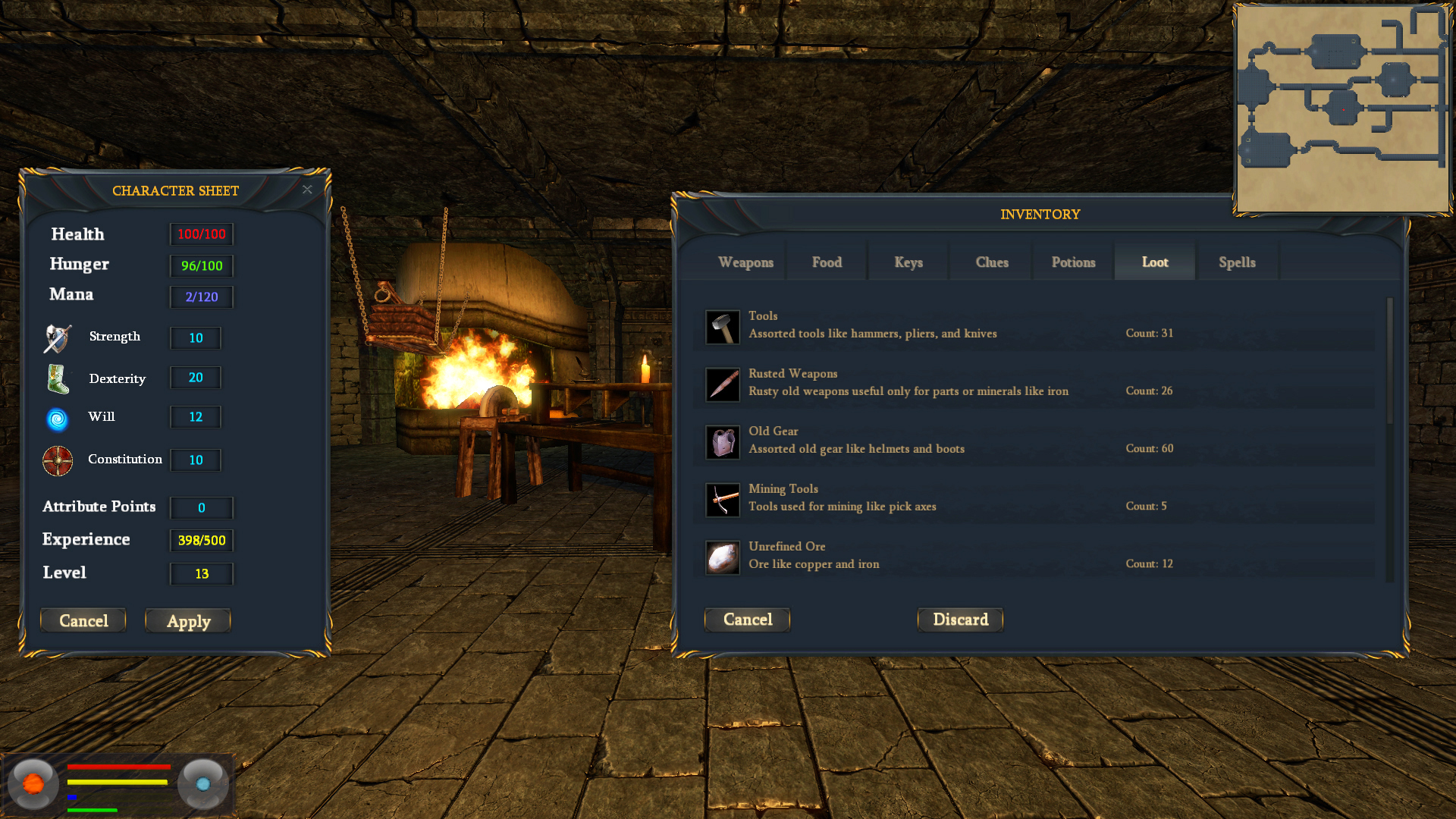The width and height of the screenshot is (1456, 819).
Task: Select the Rusted Weapons knife icon
Action: pos(722,384)
